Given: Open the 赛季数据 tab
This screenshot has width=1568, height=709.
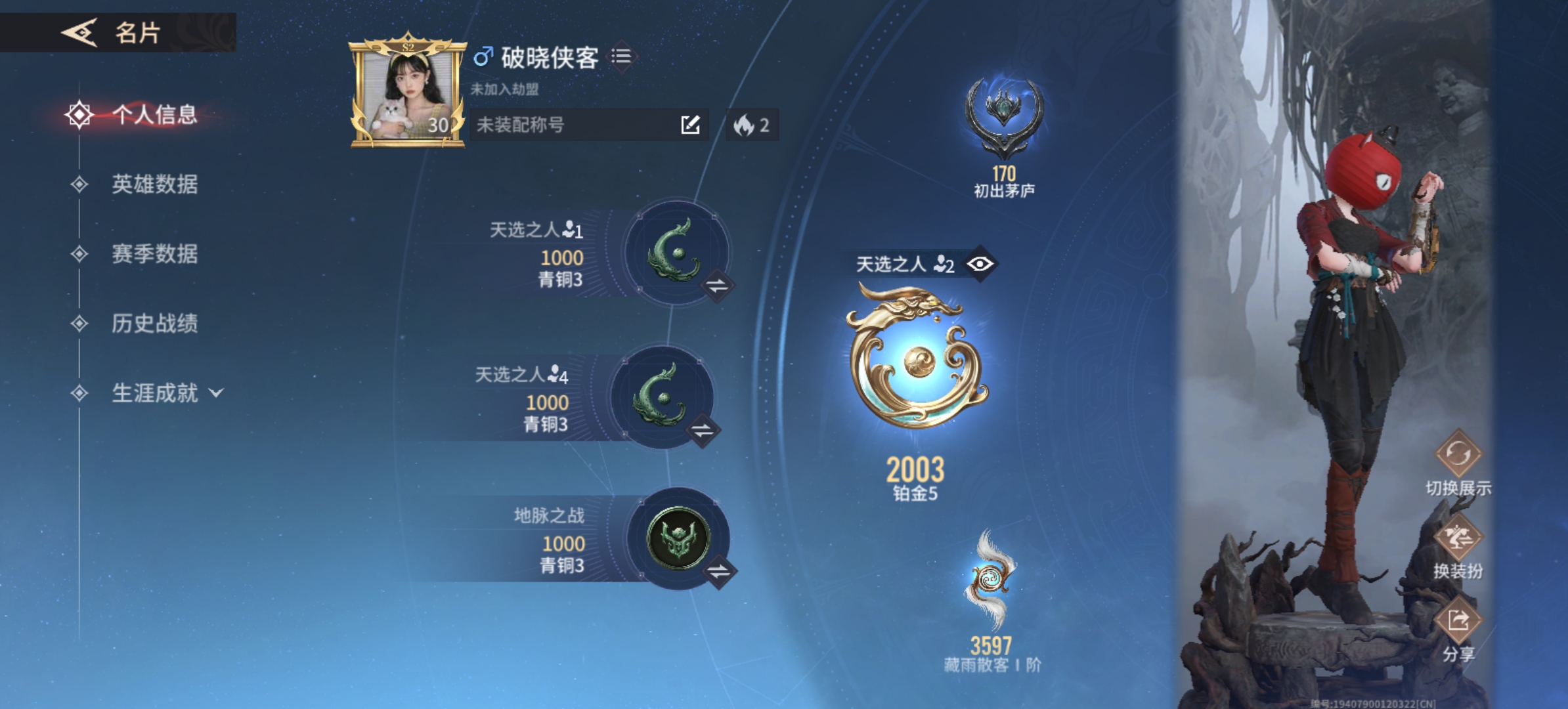Looking at the screenshot, I should pyautogui.click(x=154, y=254).
